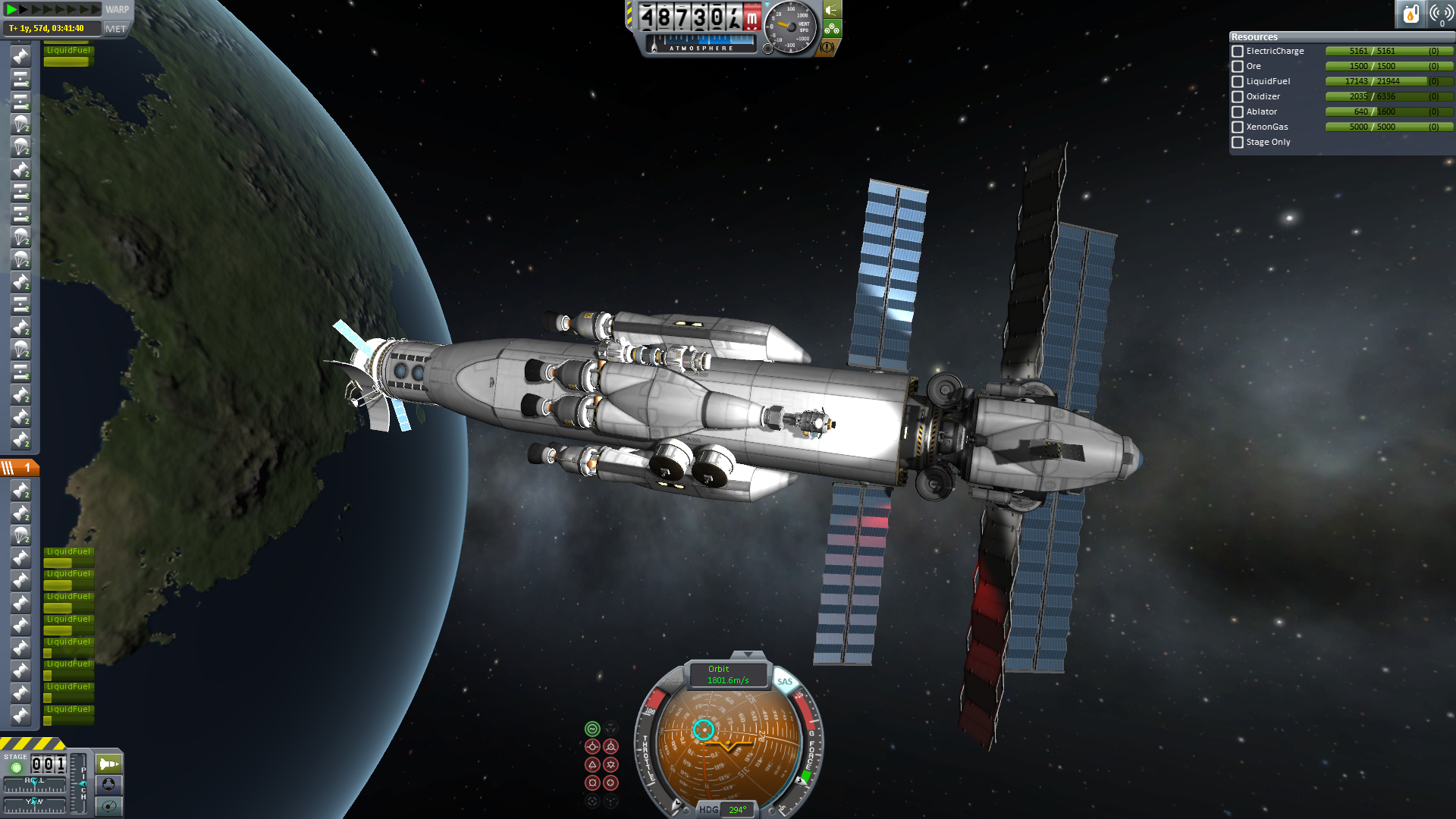Collapse the navball with the top arrow
The height and width of the screenshot is (819, 1456).
tap(748, 654)
